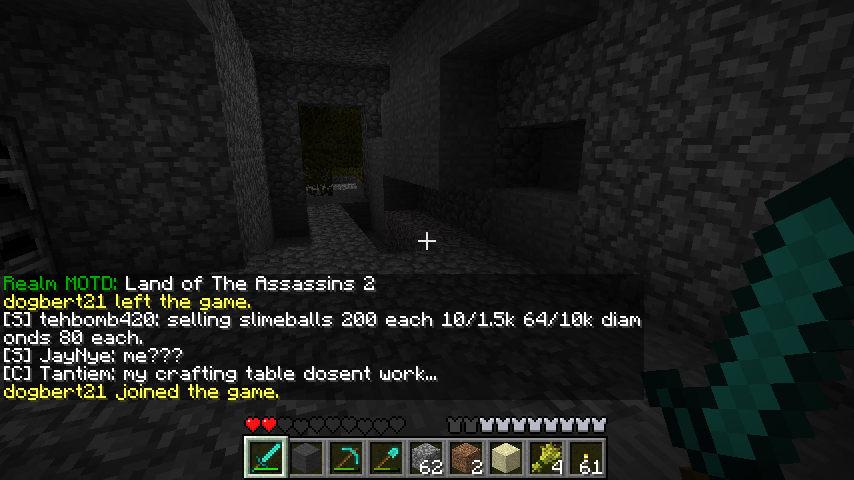Pick the dirt block slot
The width and height of the screenshot is (854, 480).
(x=467, y=459)
